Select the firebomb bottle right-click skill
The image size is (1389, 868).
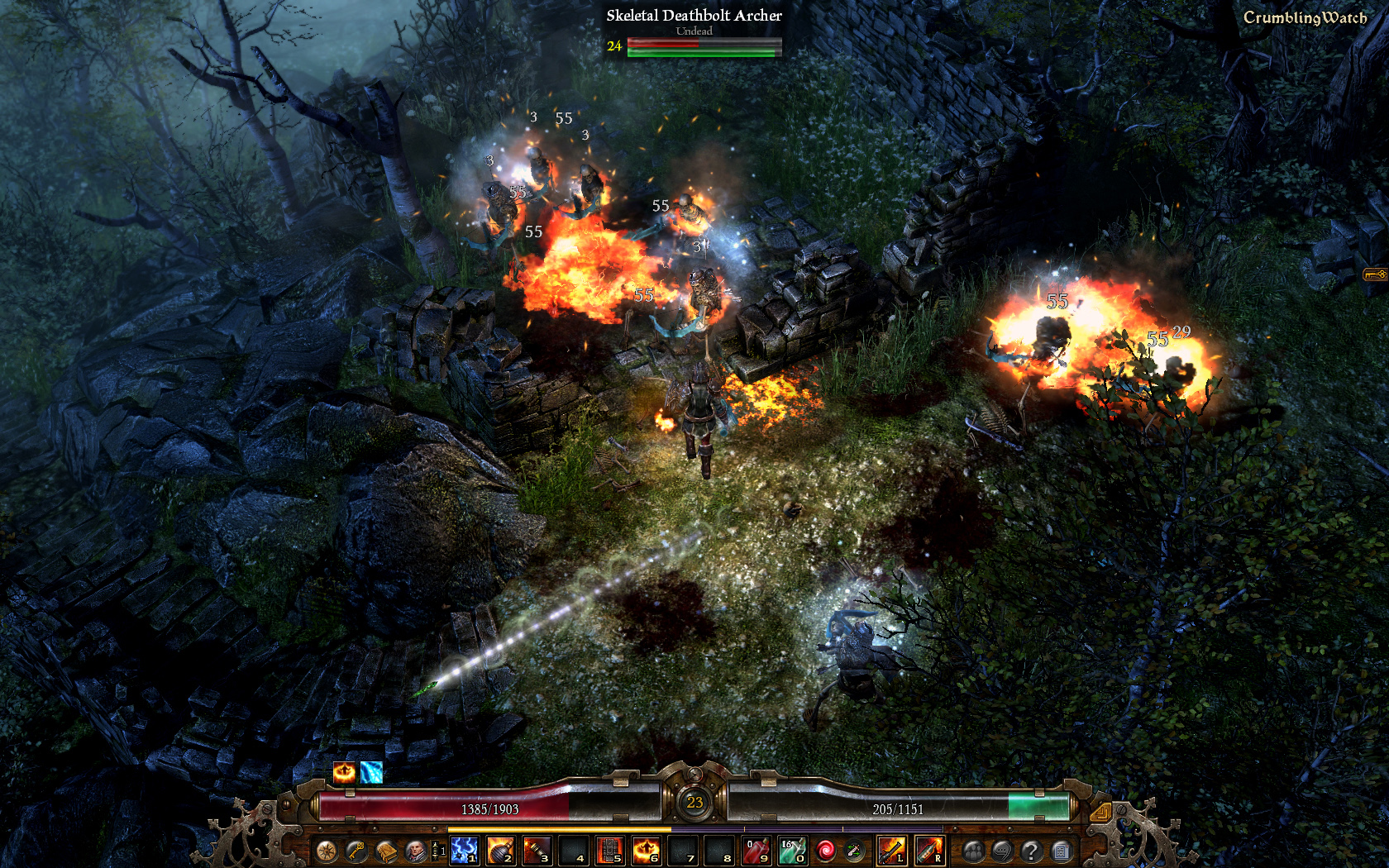point(928,850)
